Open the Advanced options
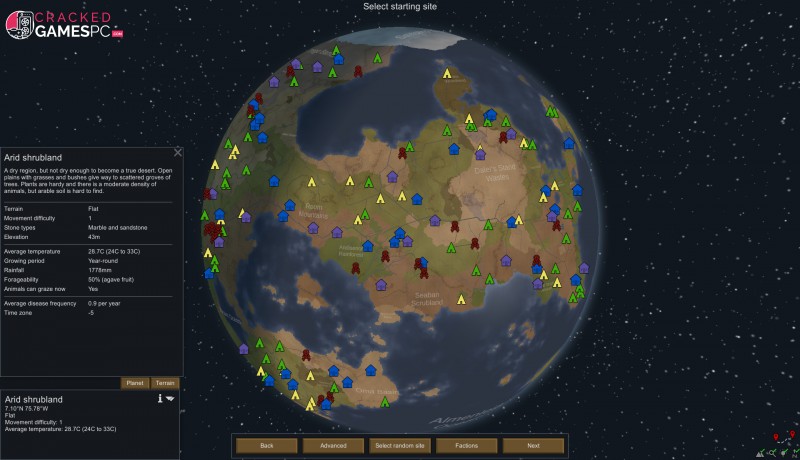The image size is (800, 460). (333, 445)
